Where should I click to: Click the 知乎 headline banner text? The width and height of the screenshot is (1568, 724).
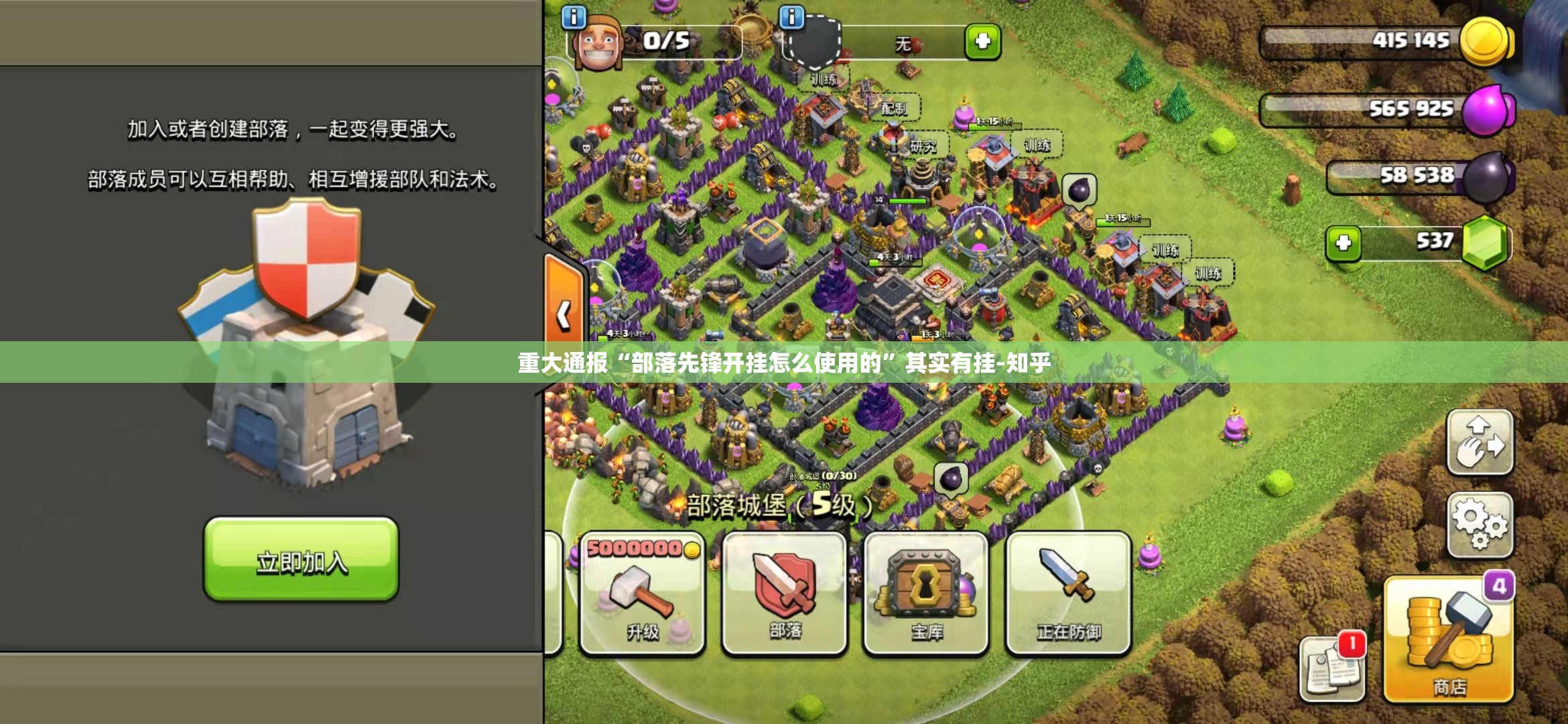coord(784,363)
